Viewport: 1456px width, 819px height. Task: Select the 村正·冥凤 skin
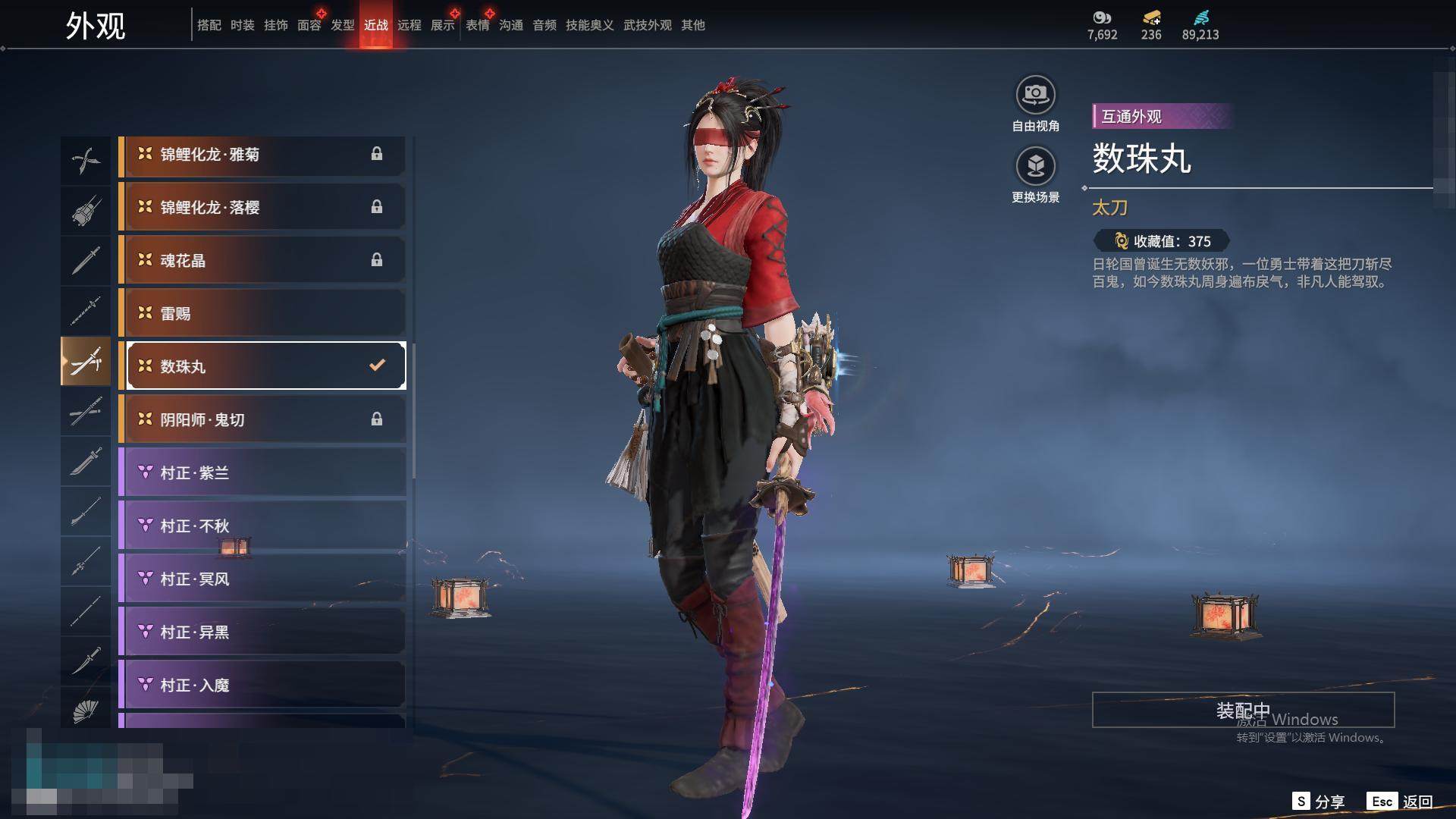click(262, 579)
